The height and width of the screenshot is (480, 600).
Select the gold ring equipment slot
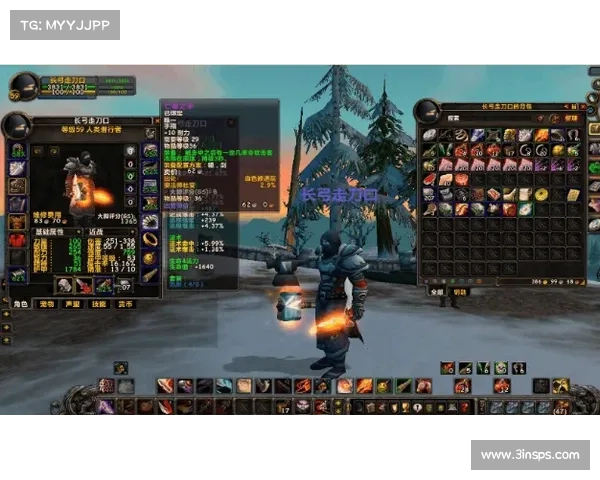[x=149, y=239]
